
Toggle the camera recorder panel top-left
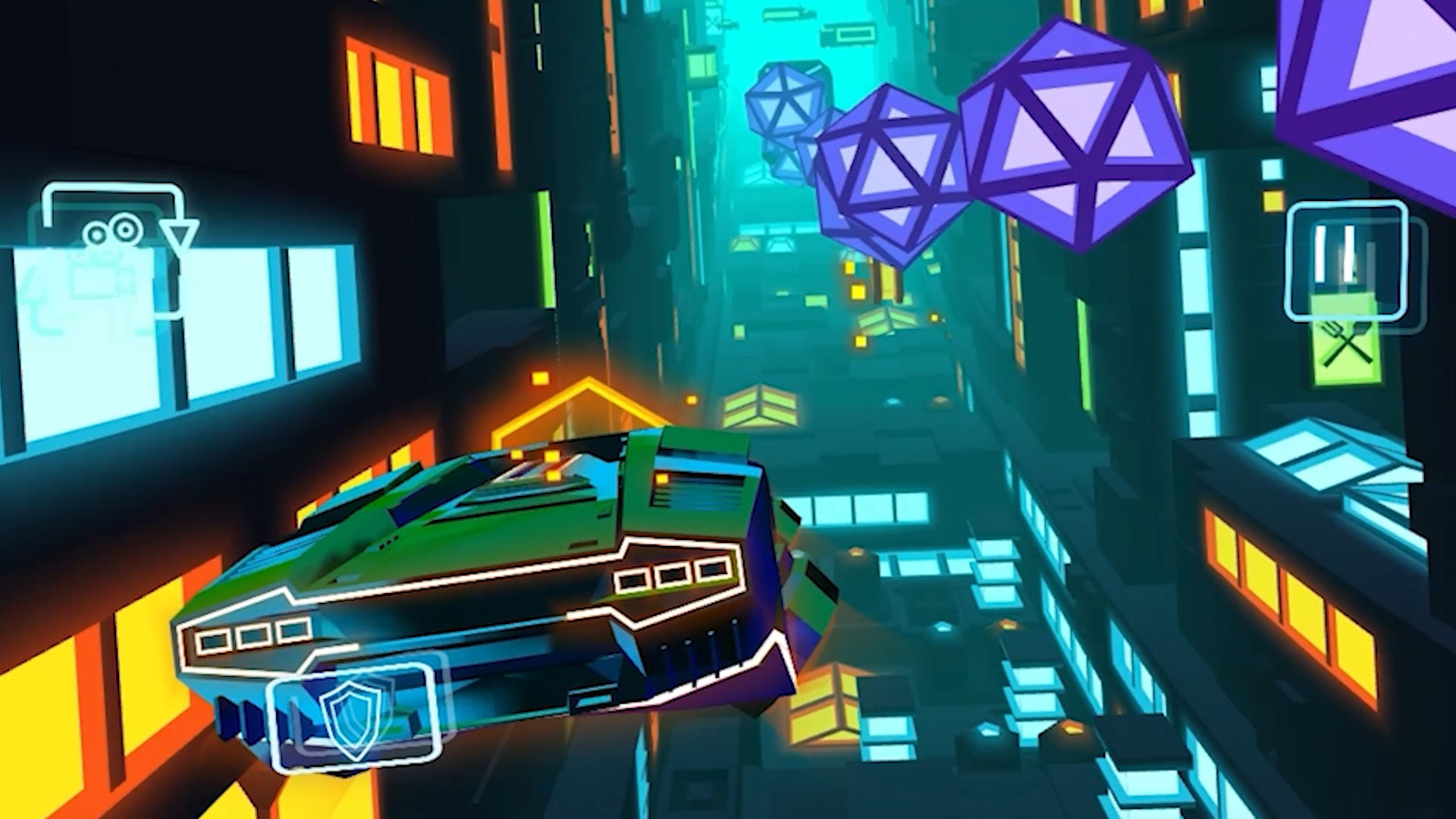point(114,250)
